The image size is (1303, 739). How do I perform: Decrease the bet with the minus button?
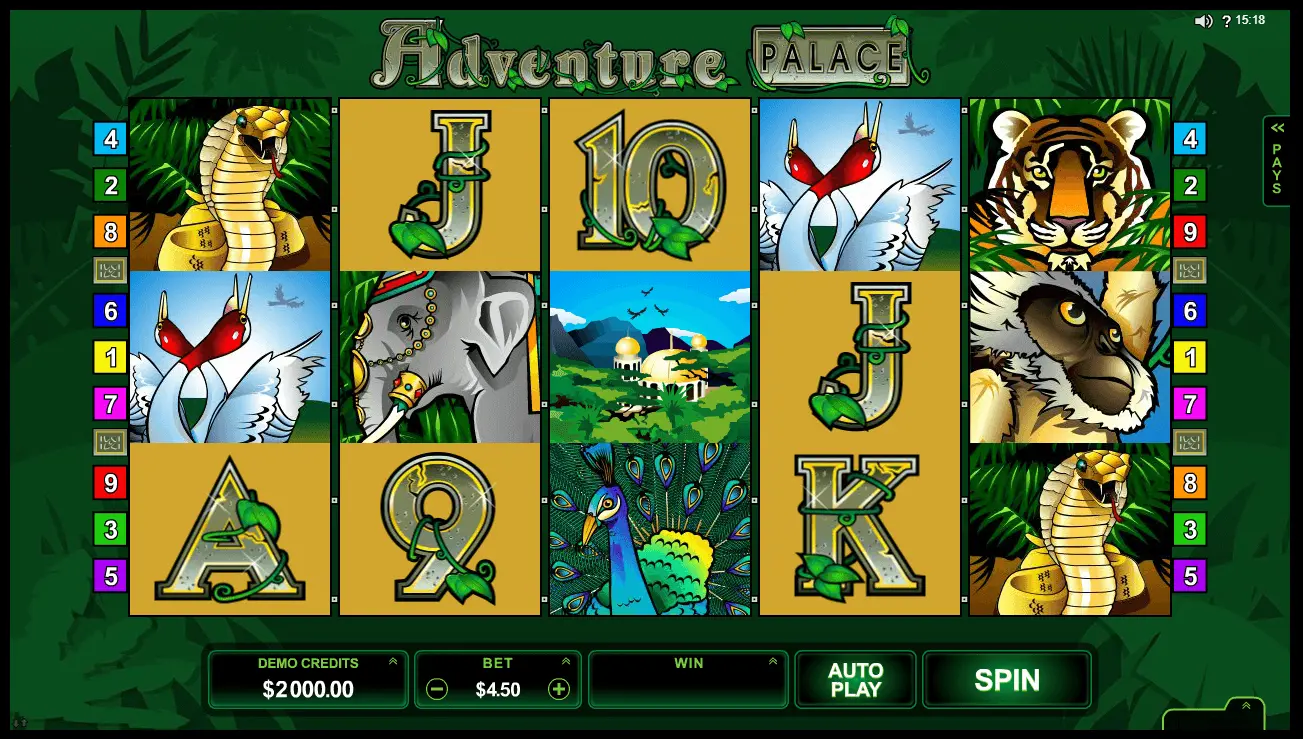pyautogui.click(x=436, y=689)
